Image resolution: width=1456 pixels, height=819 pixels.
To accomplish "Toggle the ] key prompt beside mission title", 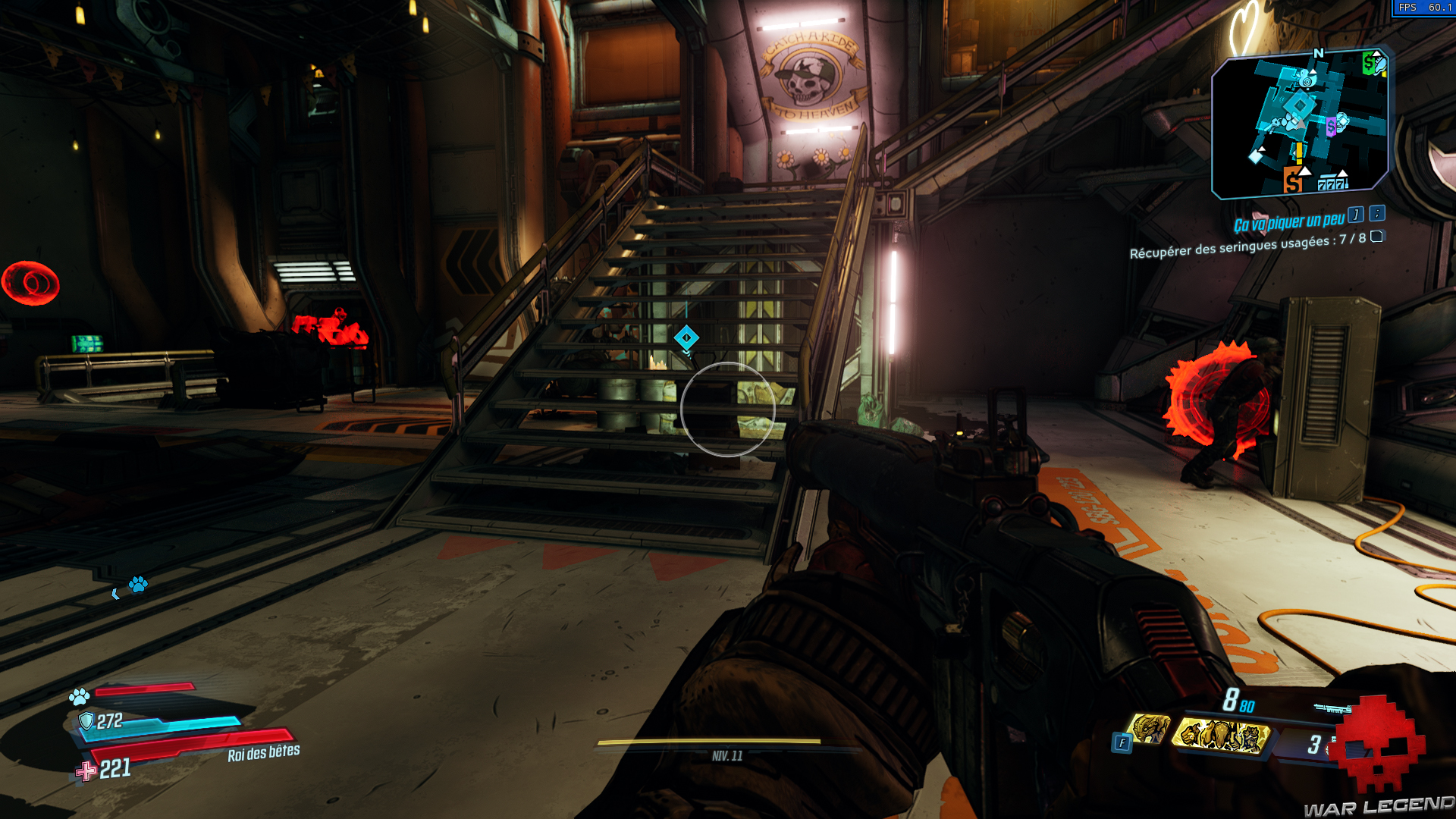I will [1355, 215].
